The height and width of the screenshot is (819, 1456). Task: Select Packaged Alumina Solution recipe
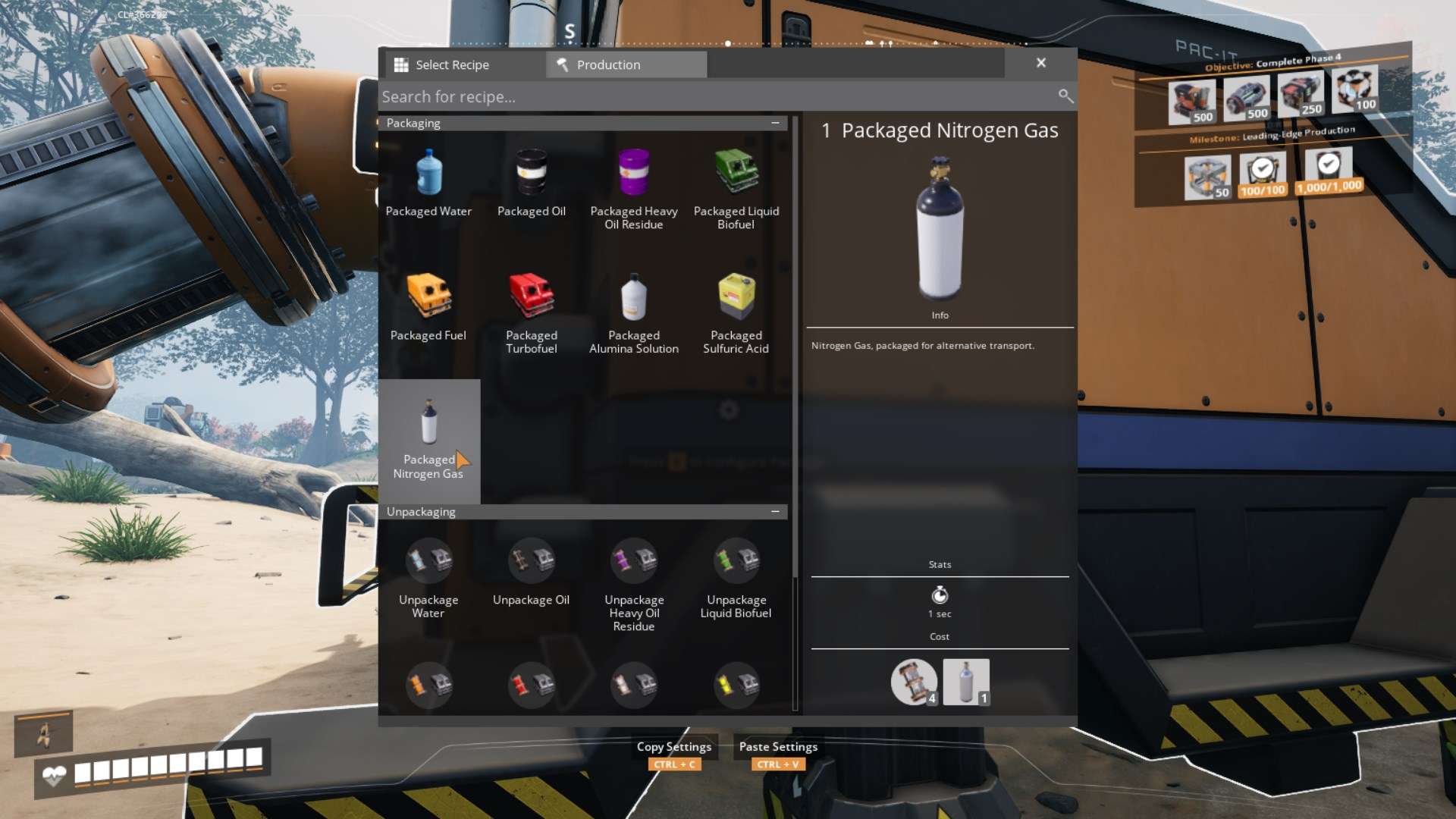pyautogui.click(x=634, y=311)
